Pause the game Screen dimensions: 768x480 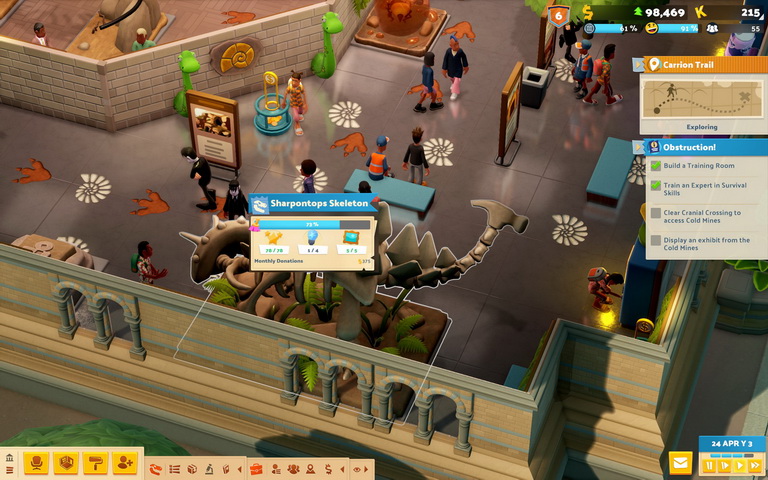(710, 465)
